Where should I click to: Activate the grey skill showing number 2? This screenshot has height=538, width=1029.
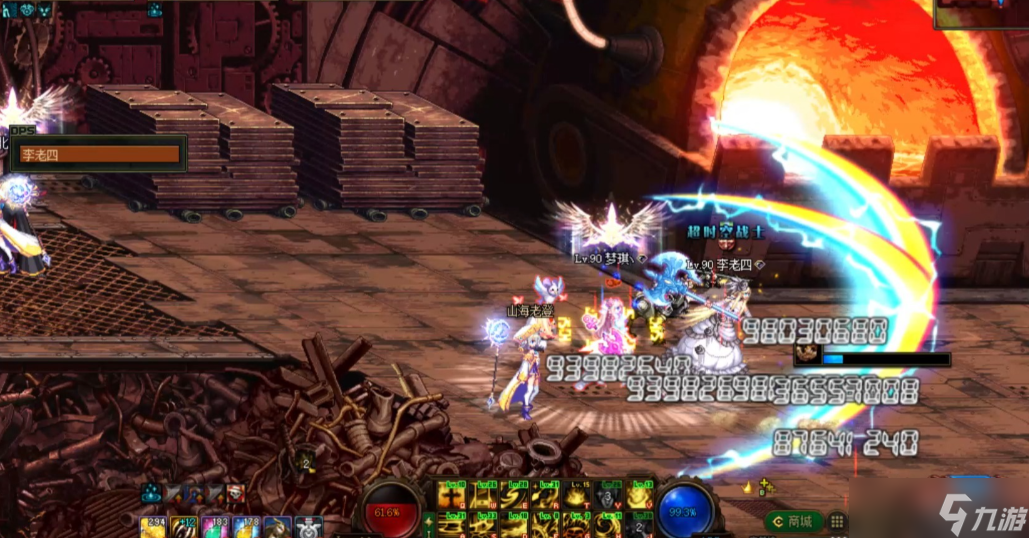click(x=638, y=525)
